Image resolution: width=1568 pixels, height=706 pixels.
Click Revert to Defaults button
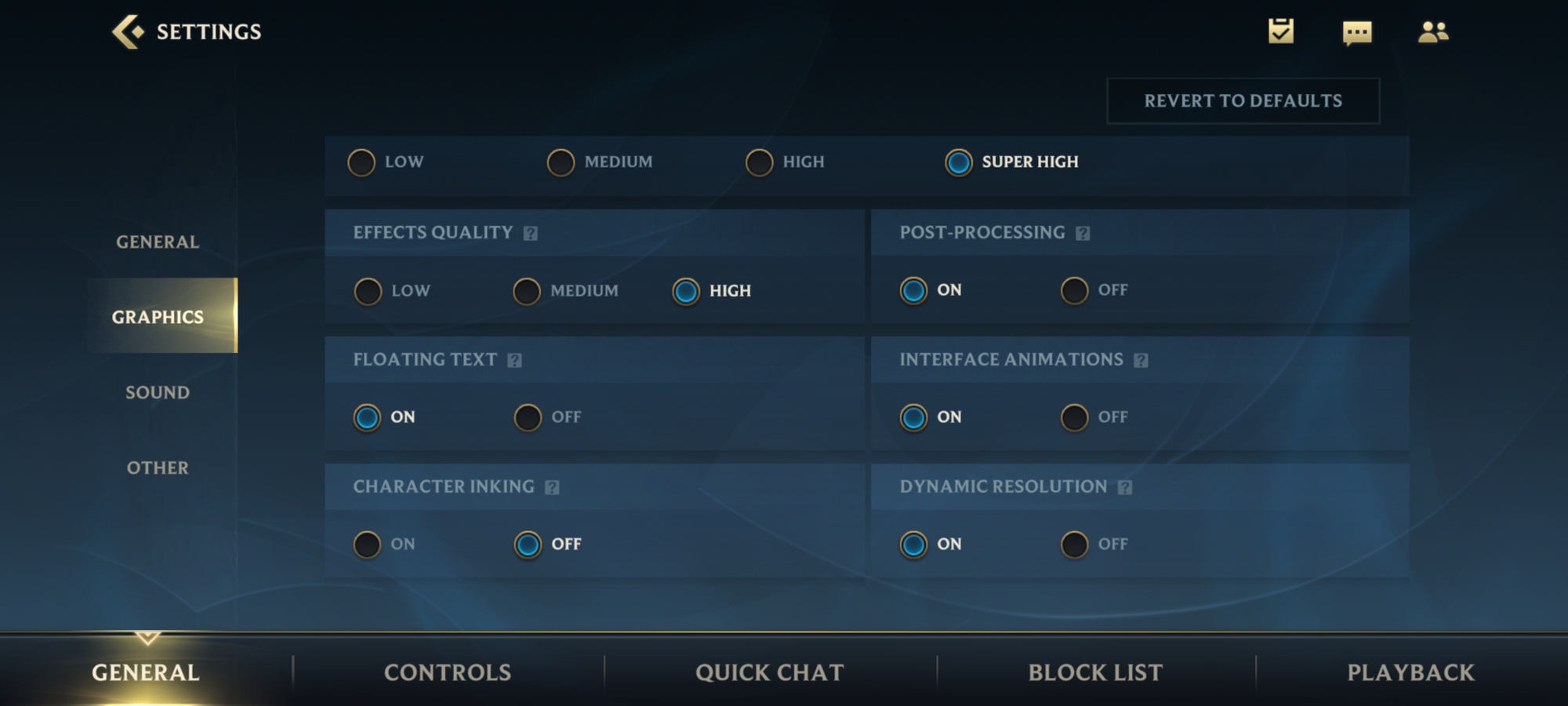[x=1243, y=101]
